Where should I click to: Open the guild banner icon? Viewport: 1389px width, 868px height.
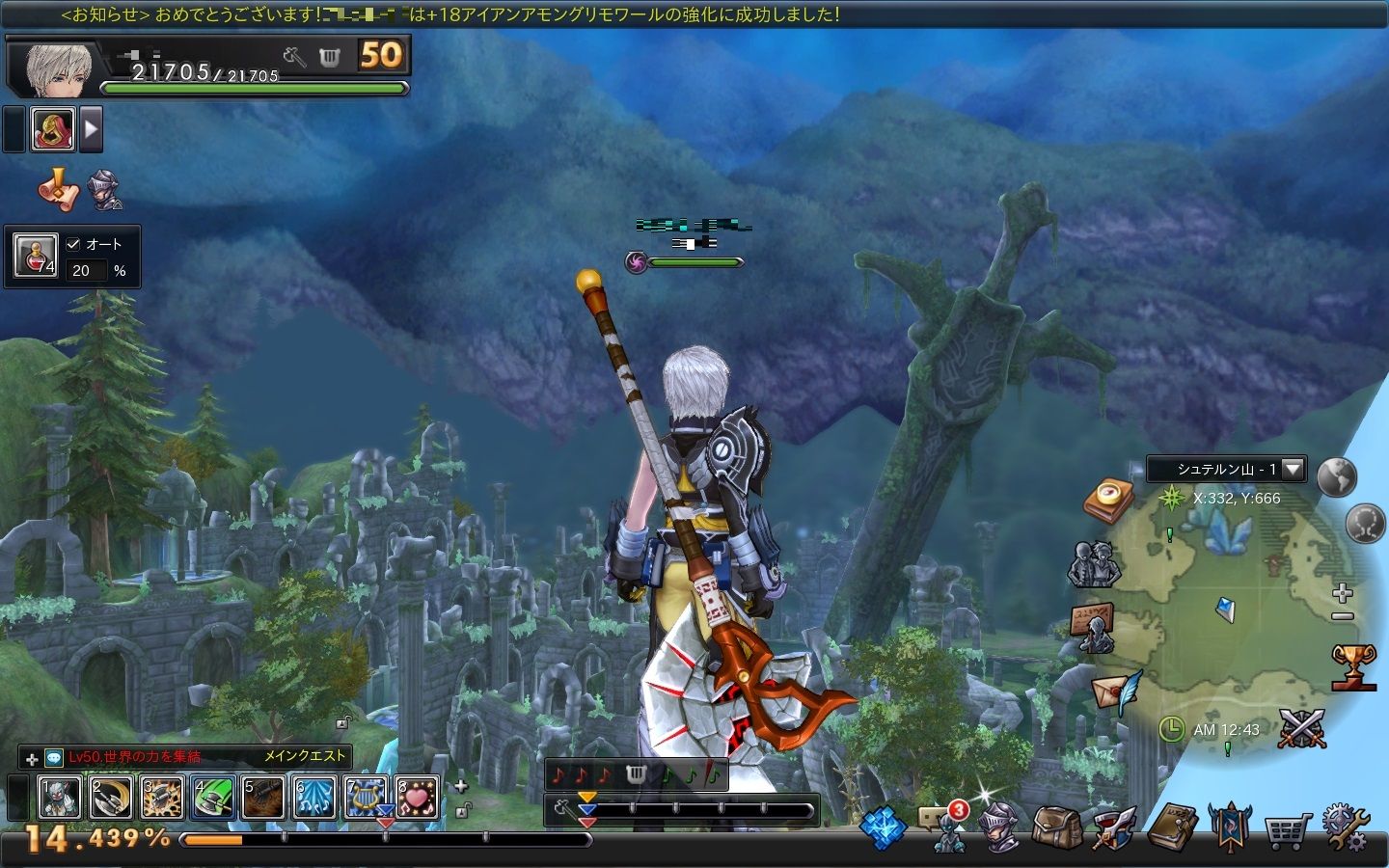(1229, 827)
